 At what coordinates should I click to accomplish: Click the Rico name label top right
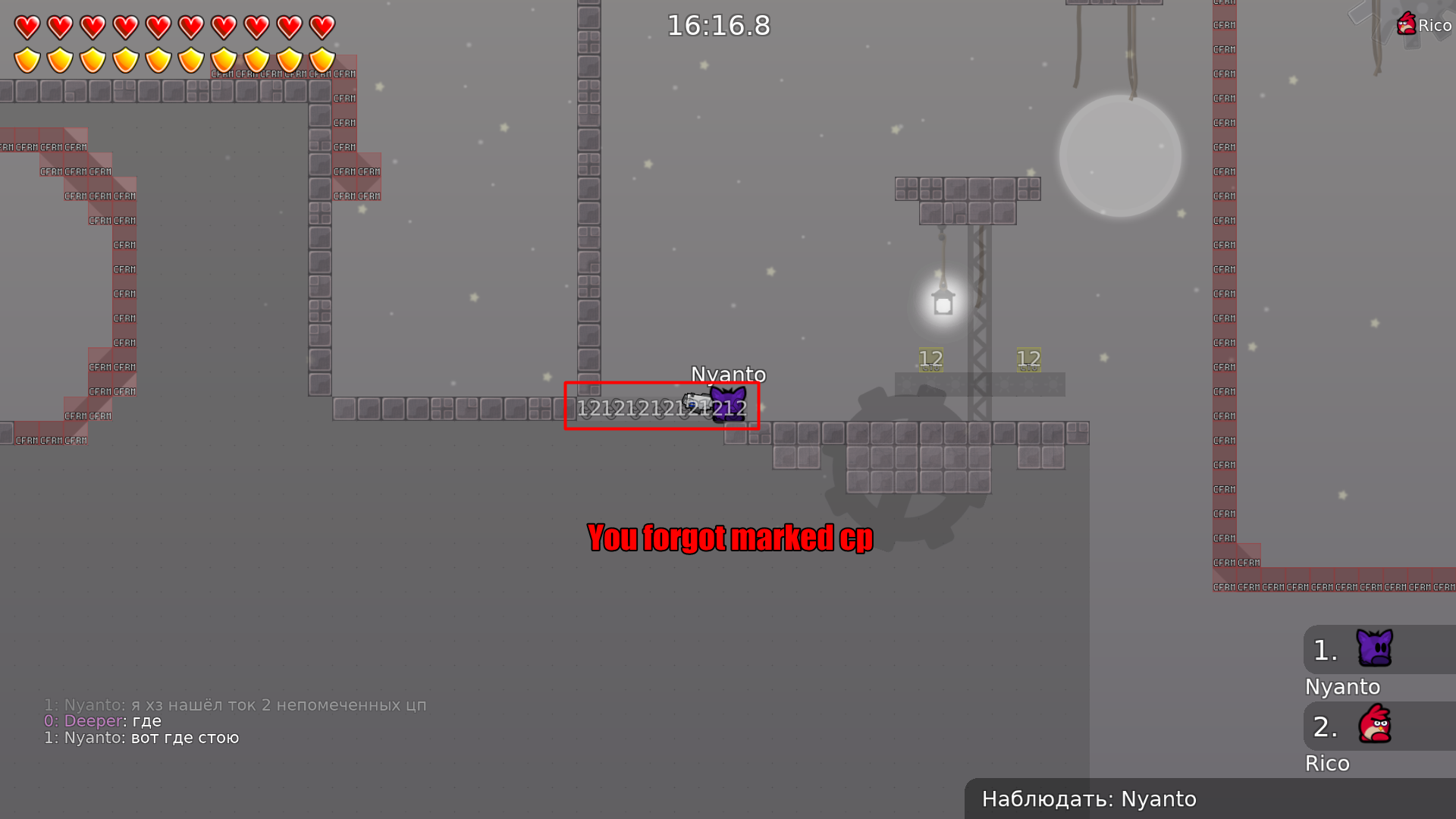coord(1435,25)
